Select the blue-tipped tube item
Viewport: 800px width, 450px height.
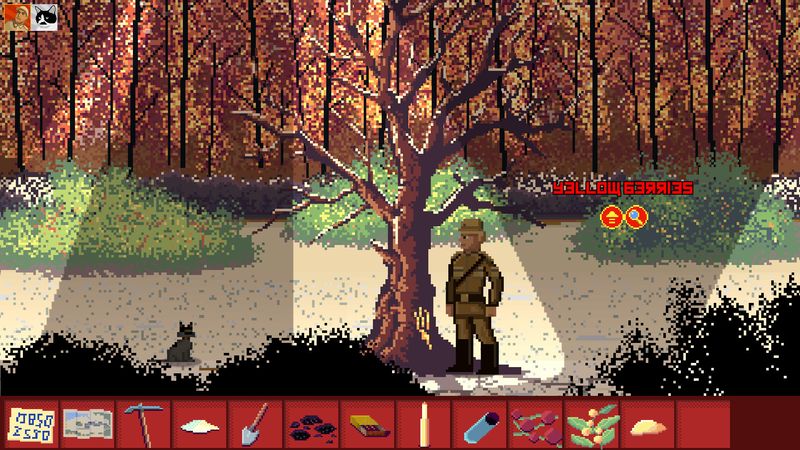(x=479, y=424)
